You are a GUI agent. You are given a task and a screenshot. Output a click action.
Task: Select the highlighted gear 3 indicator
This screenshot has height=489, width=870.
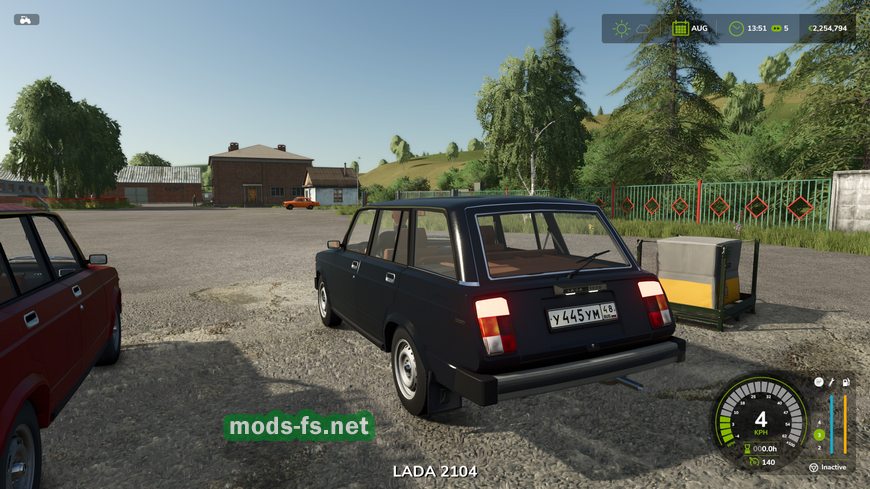(x=818, y=434)
